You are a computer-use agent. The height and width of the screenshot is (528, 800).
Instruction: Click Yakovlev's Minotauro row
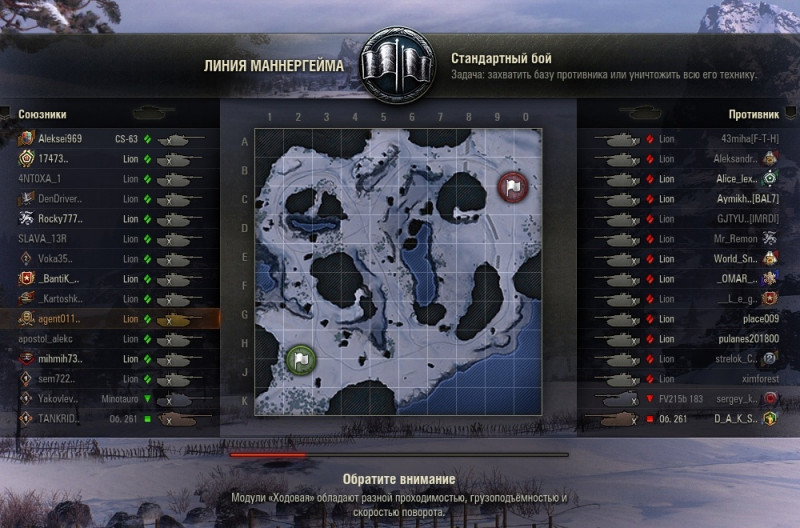pyautogui.click(x=60, y=399)
